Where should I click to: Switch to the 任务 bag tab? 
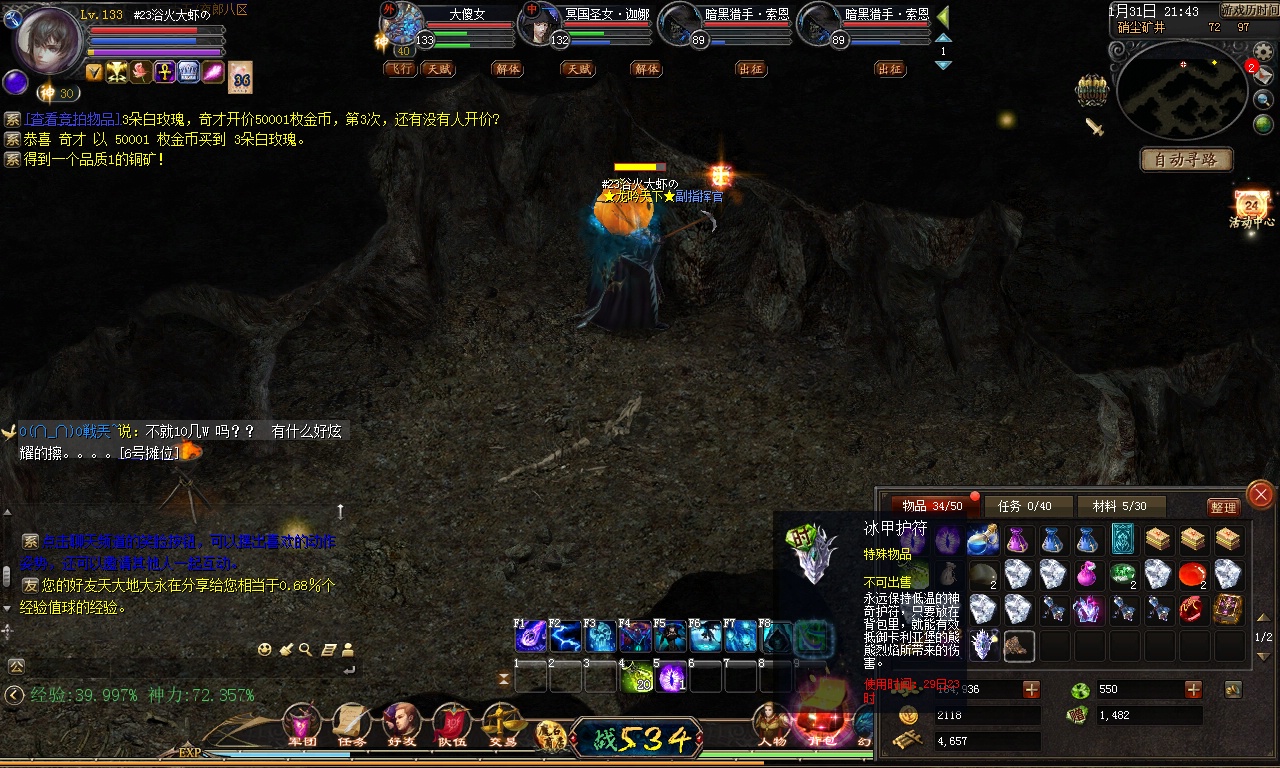pyautogui.click(x=1029, y=507)
